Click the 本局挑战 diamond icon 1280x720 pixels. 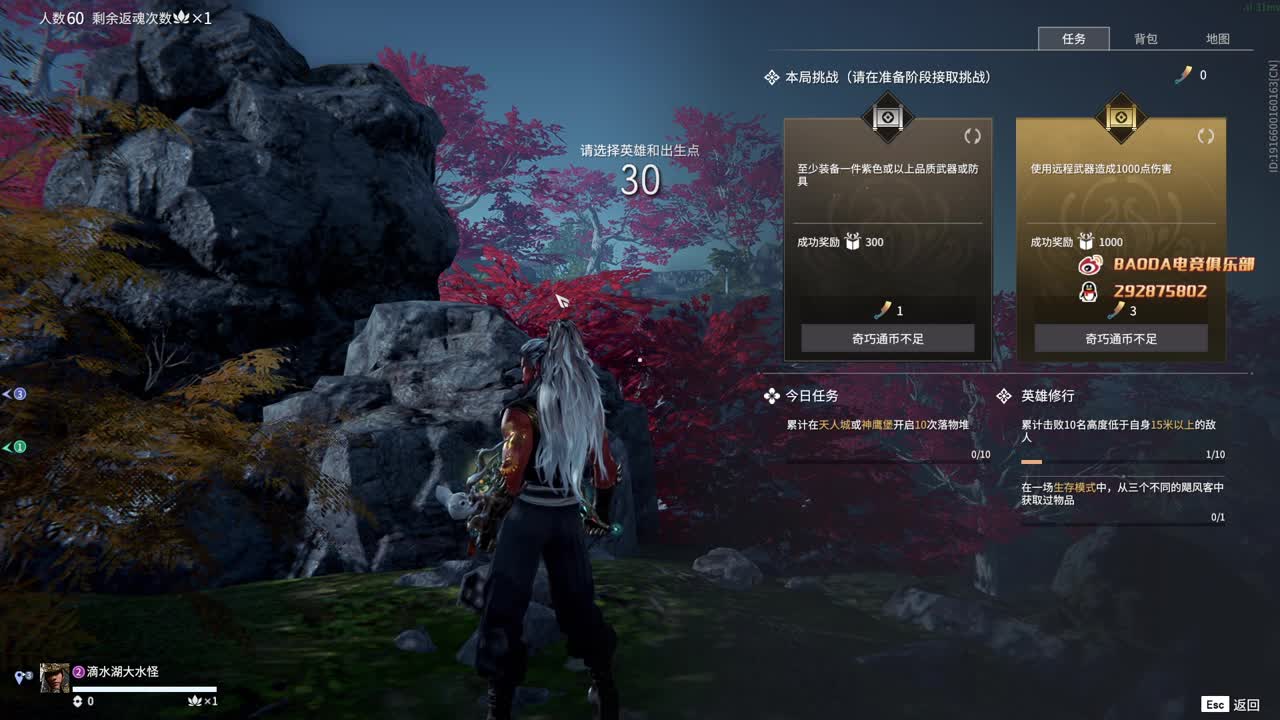770,76
